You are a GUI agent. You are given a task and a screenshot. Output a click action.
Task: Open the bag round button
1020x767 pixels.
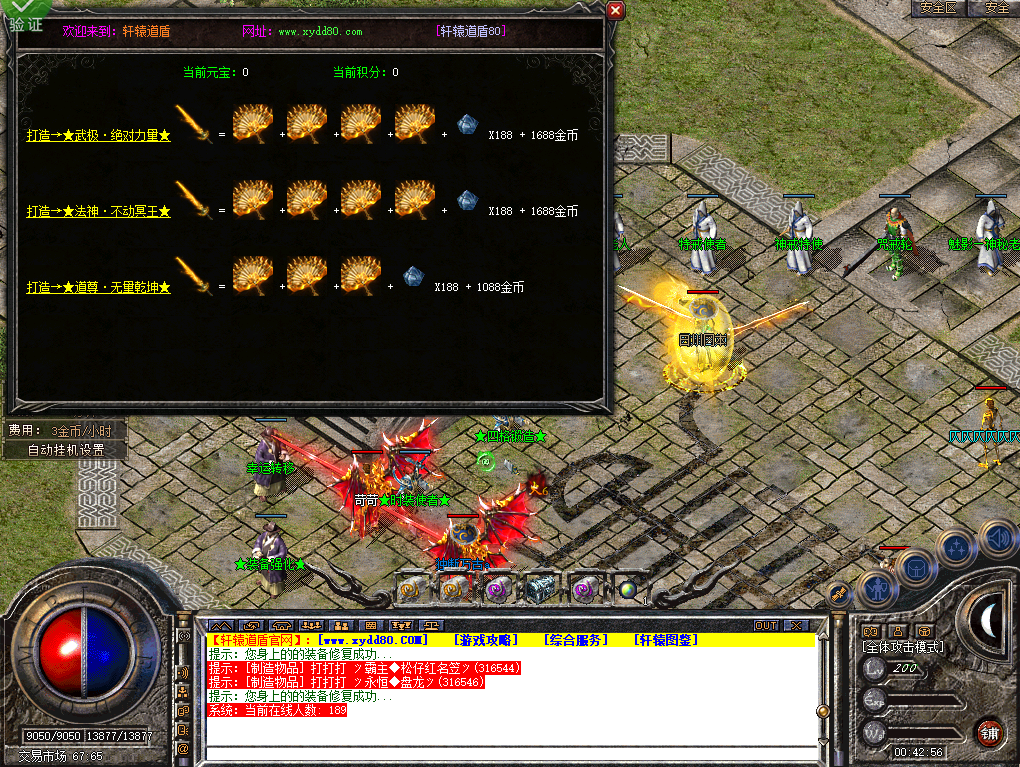pos(914,569)
